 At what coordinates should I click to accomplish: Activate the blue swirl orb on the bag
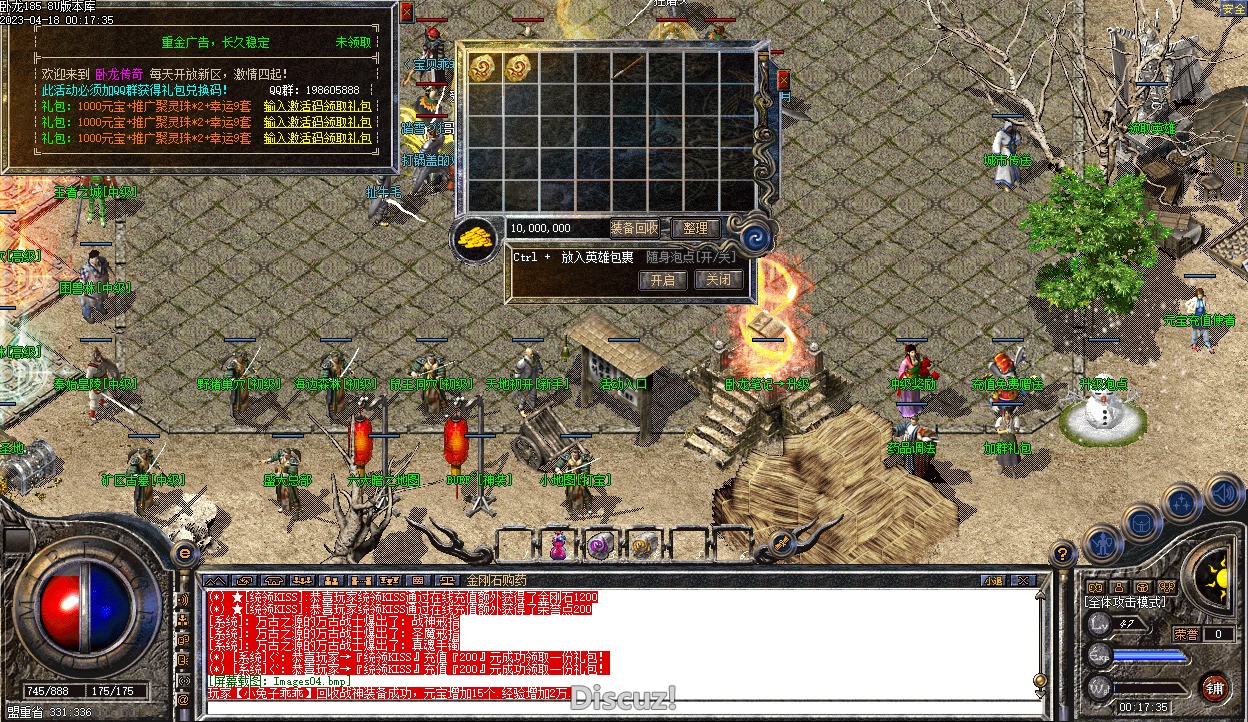(753, 238)
